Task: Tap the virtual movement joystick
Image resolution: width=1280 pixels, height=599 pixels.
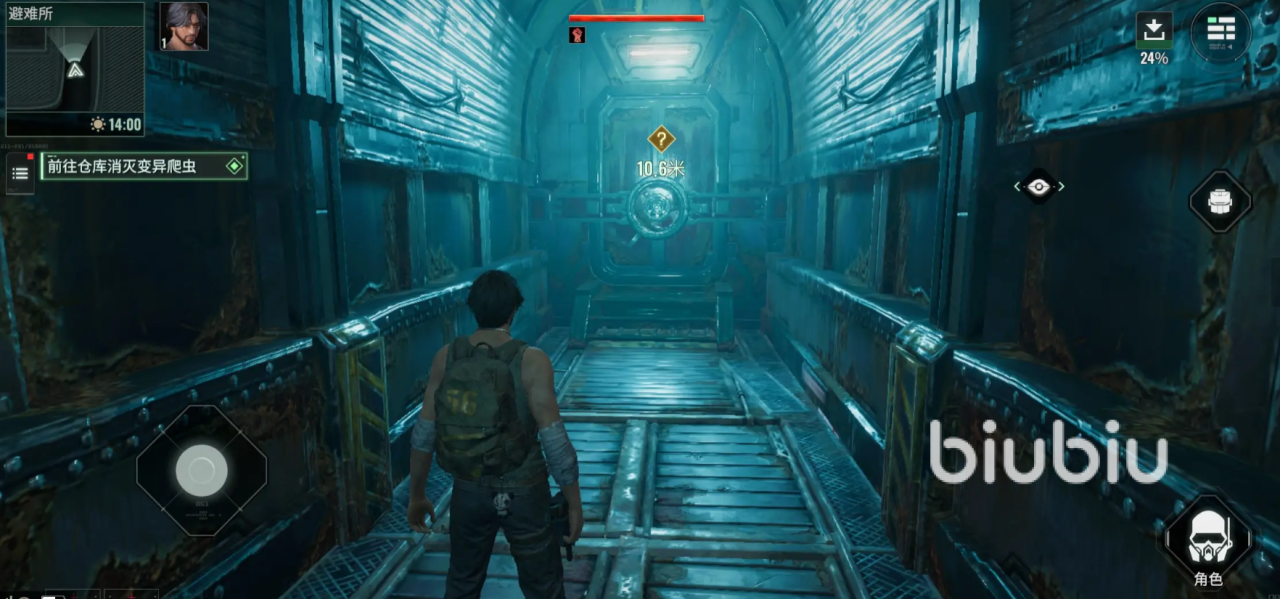Action: (201, 470)
